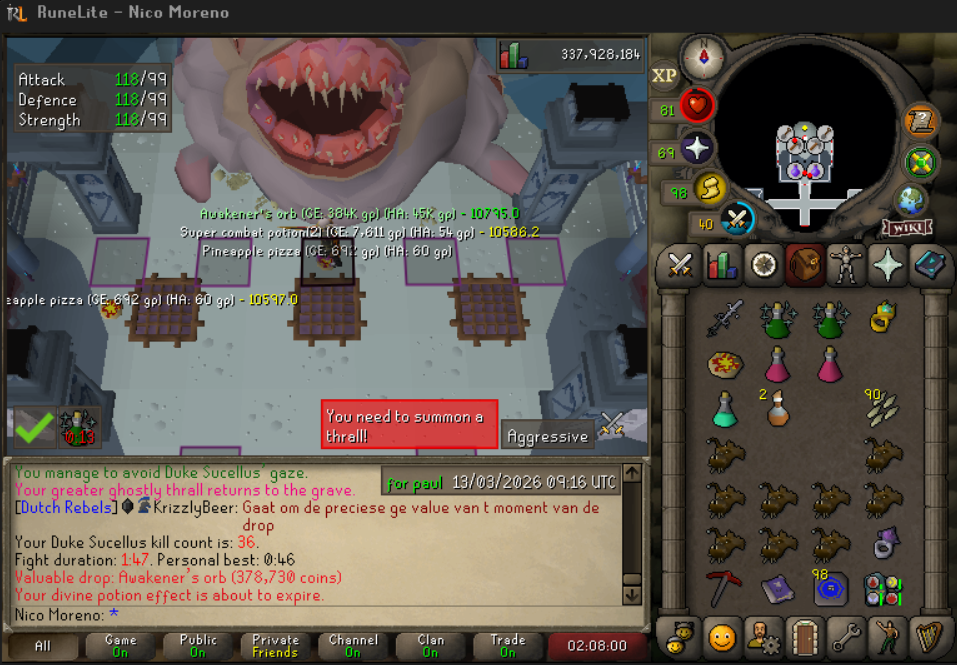Open the Worn Equipment tab
The width and height of the screenshot is (957, 665).
click(x=847, y=265)
